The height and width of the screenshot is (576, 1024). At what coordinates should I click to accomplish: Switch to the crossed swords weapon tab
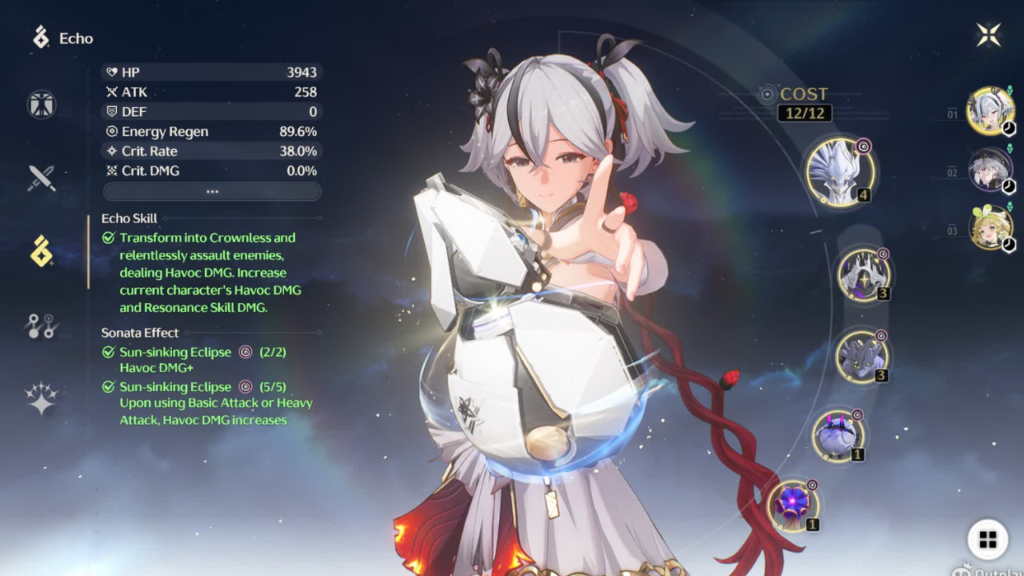pyautogui.click(x=42, y=178)
